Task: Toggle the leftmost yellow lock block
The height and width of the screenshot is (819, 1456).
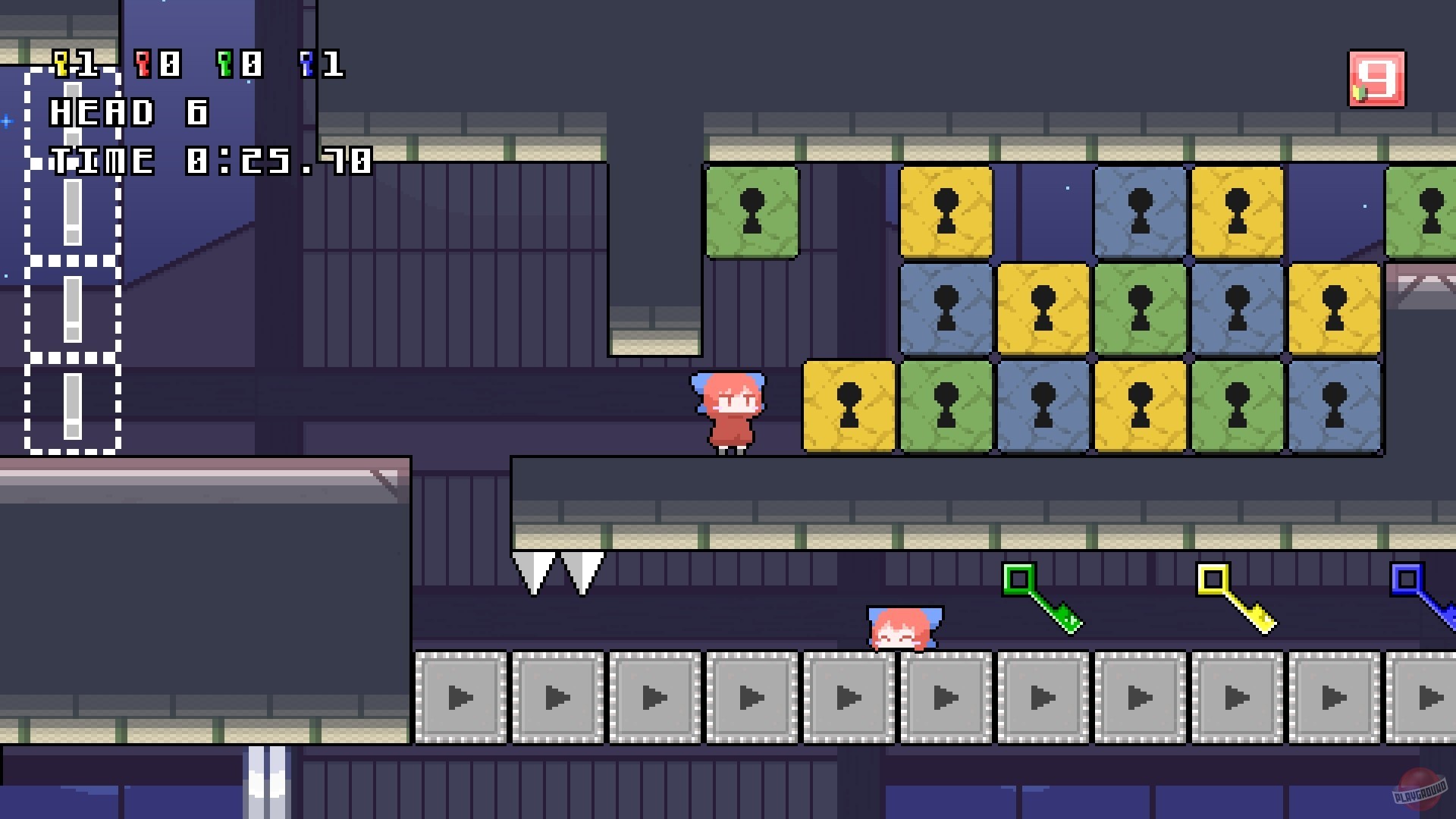Action: 849,404
